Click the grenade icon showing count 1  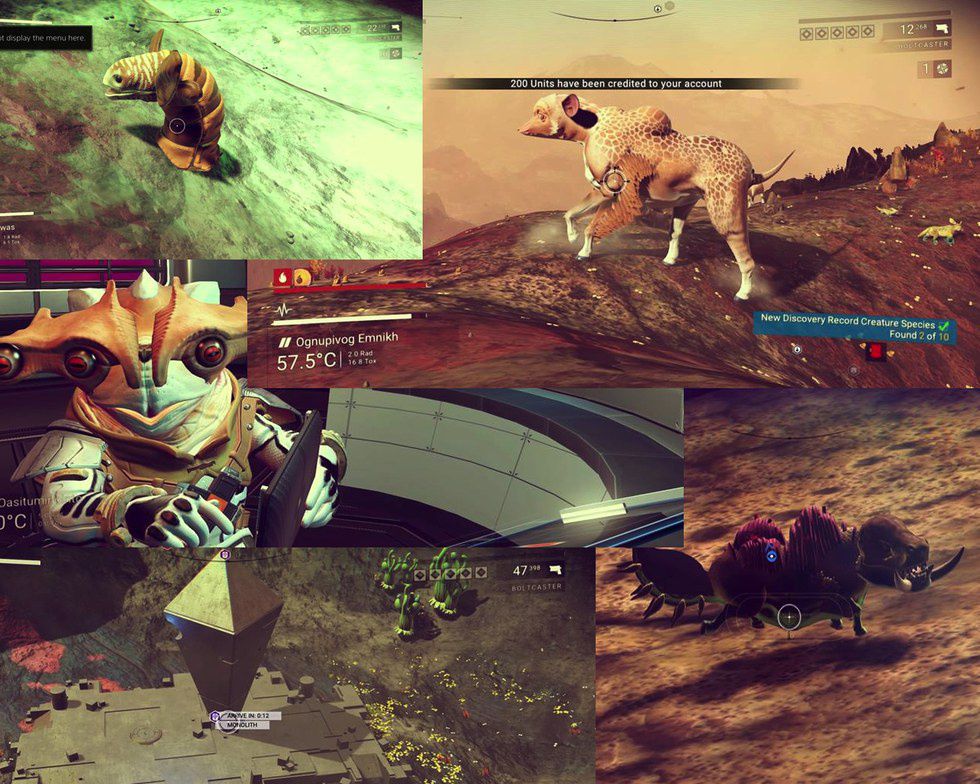tap(945, 68)
